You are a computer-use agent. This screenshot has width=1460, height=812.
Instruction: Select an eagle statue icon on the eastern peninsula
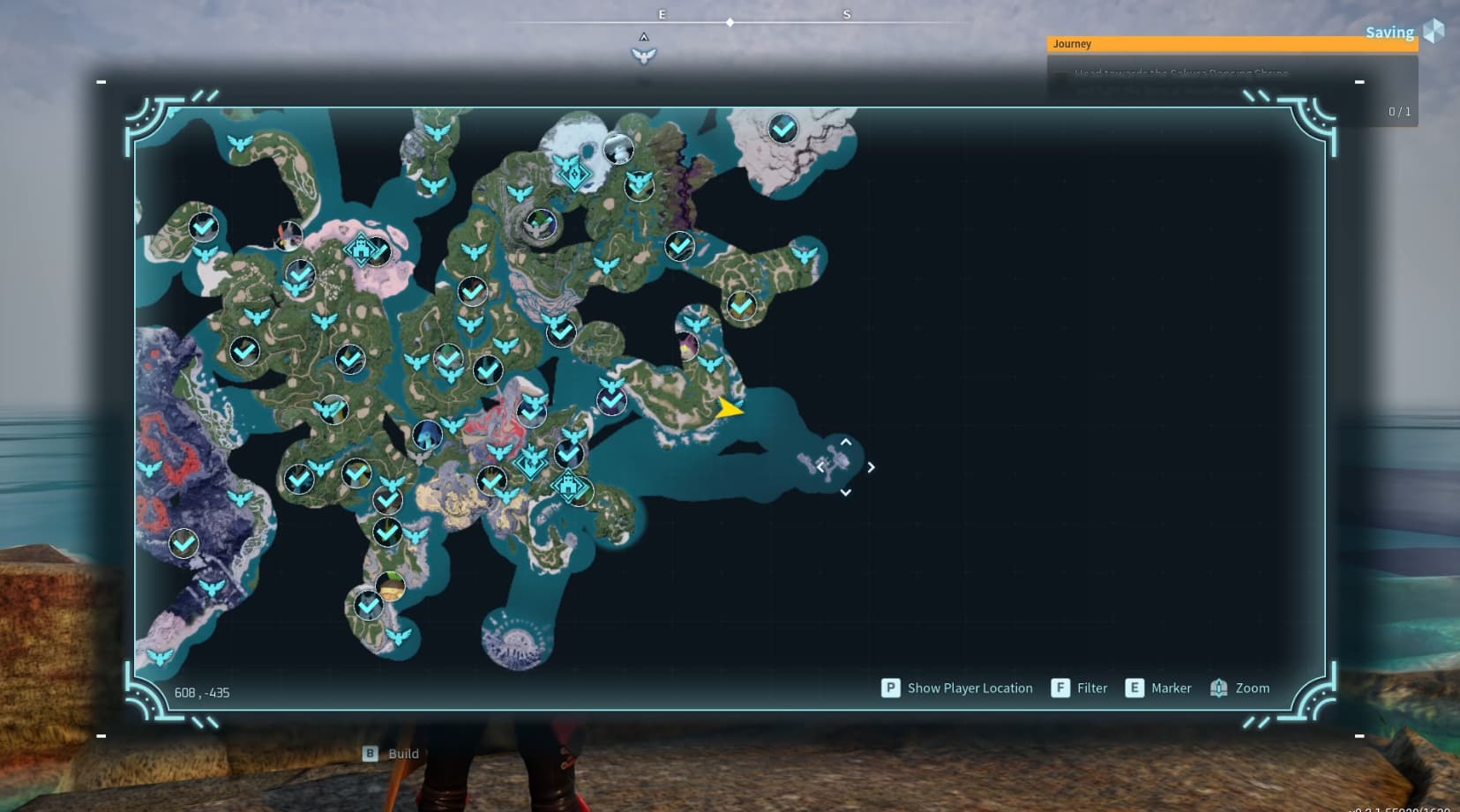[708, 364]
